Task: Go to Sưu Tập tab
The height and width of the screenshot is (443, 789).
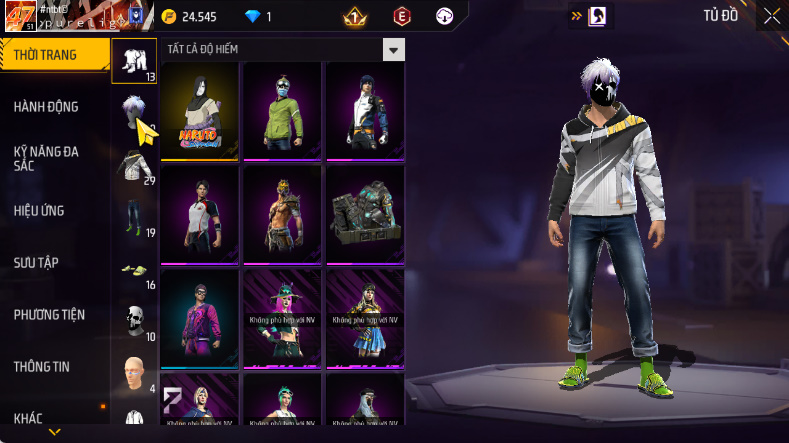Action: [36, 262]
